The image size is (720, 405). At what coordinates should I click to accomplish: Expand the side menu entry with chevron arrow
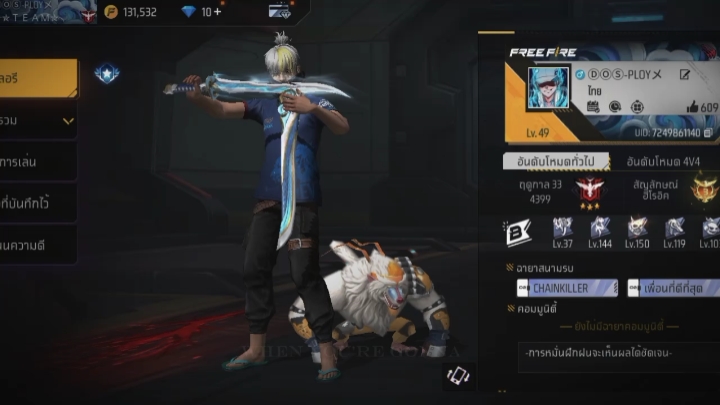click(38, 121)
